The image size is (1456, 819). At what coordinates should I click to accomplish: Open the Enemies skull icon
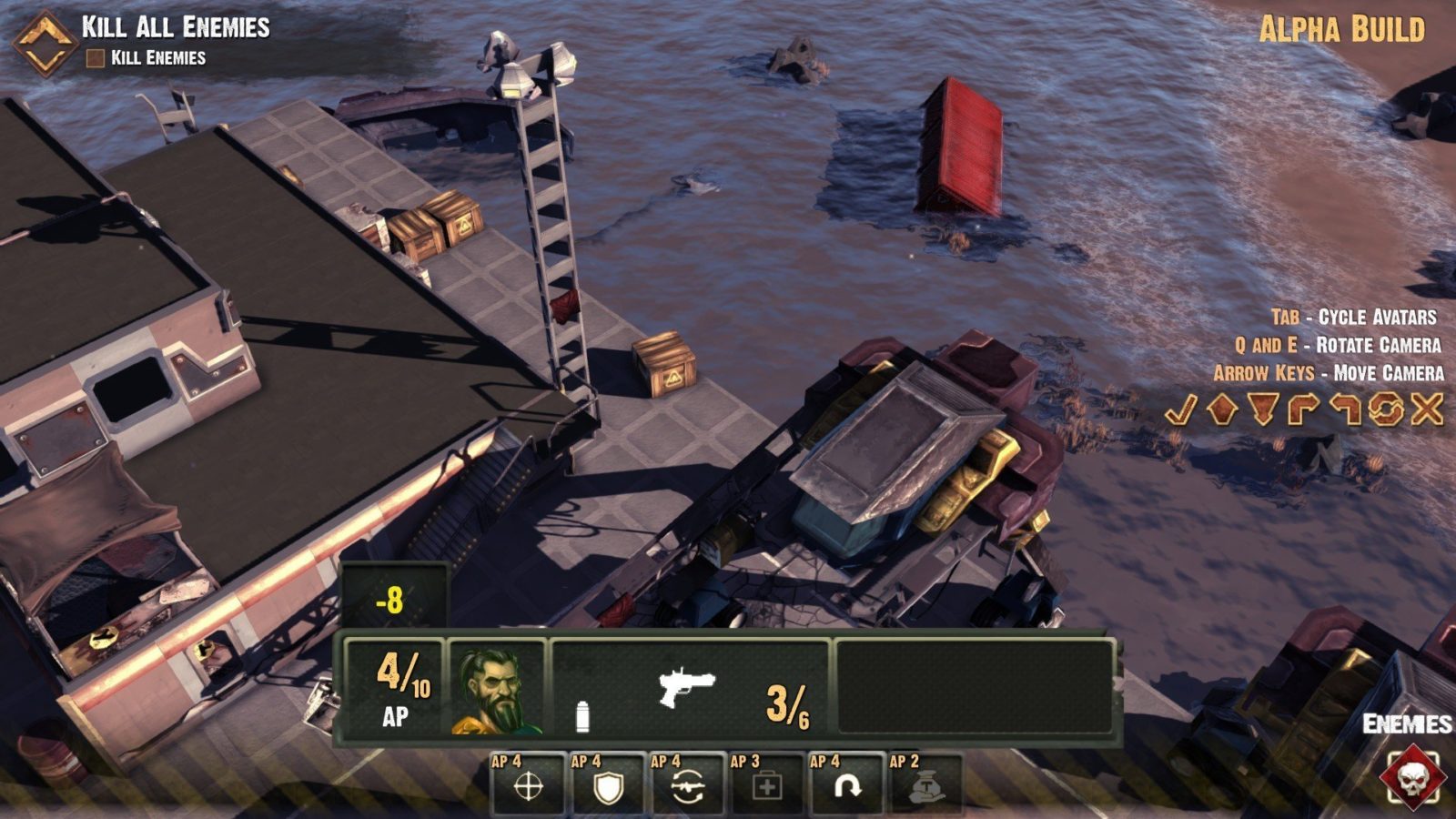(1410, 775)
